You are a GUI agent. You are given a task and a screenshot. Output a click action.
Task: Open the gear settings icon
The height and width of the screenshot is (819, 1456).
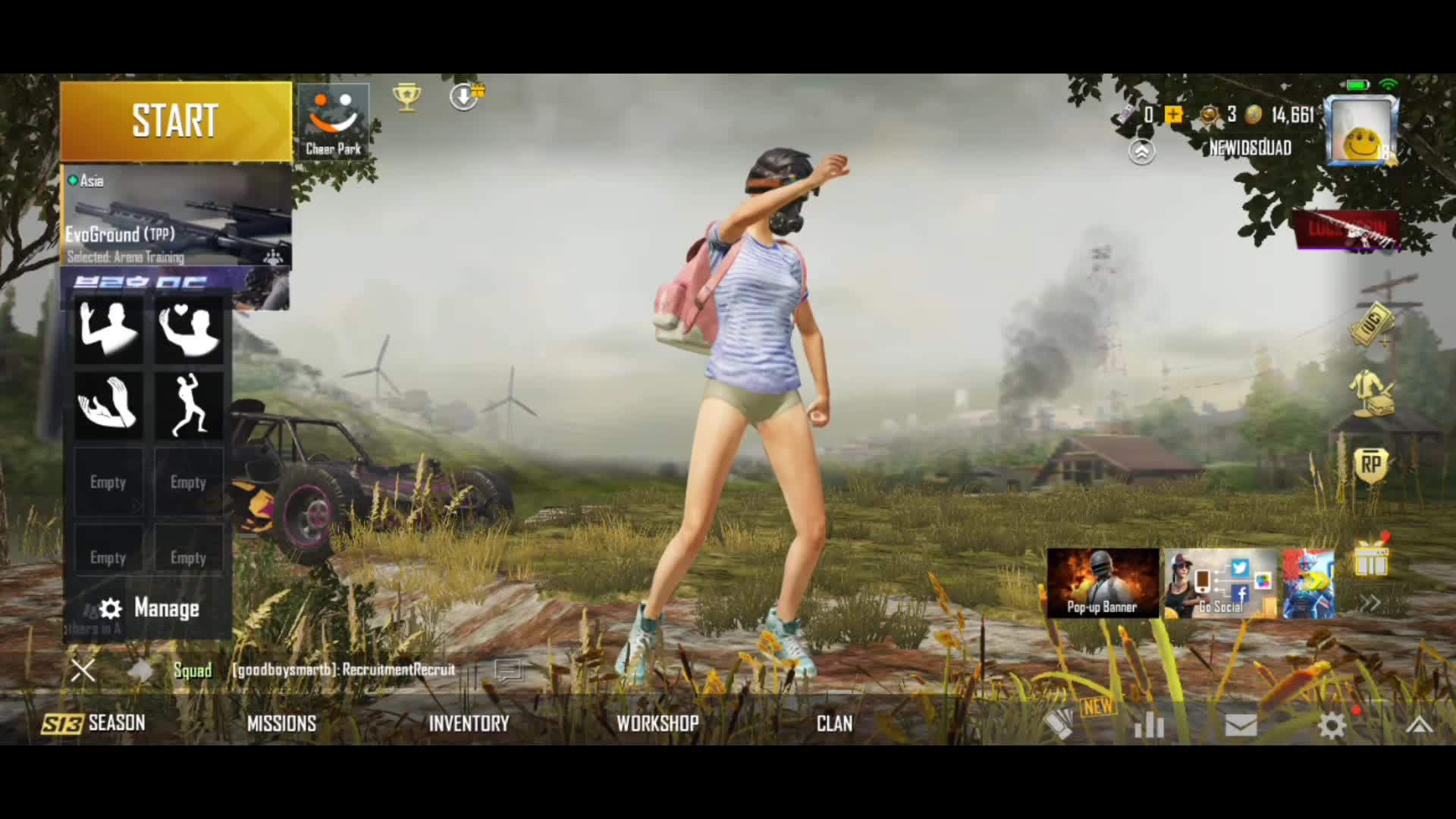1332,726
